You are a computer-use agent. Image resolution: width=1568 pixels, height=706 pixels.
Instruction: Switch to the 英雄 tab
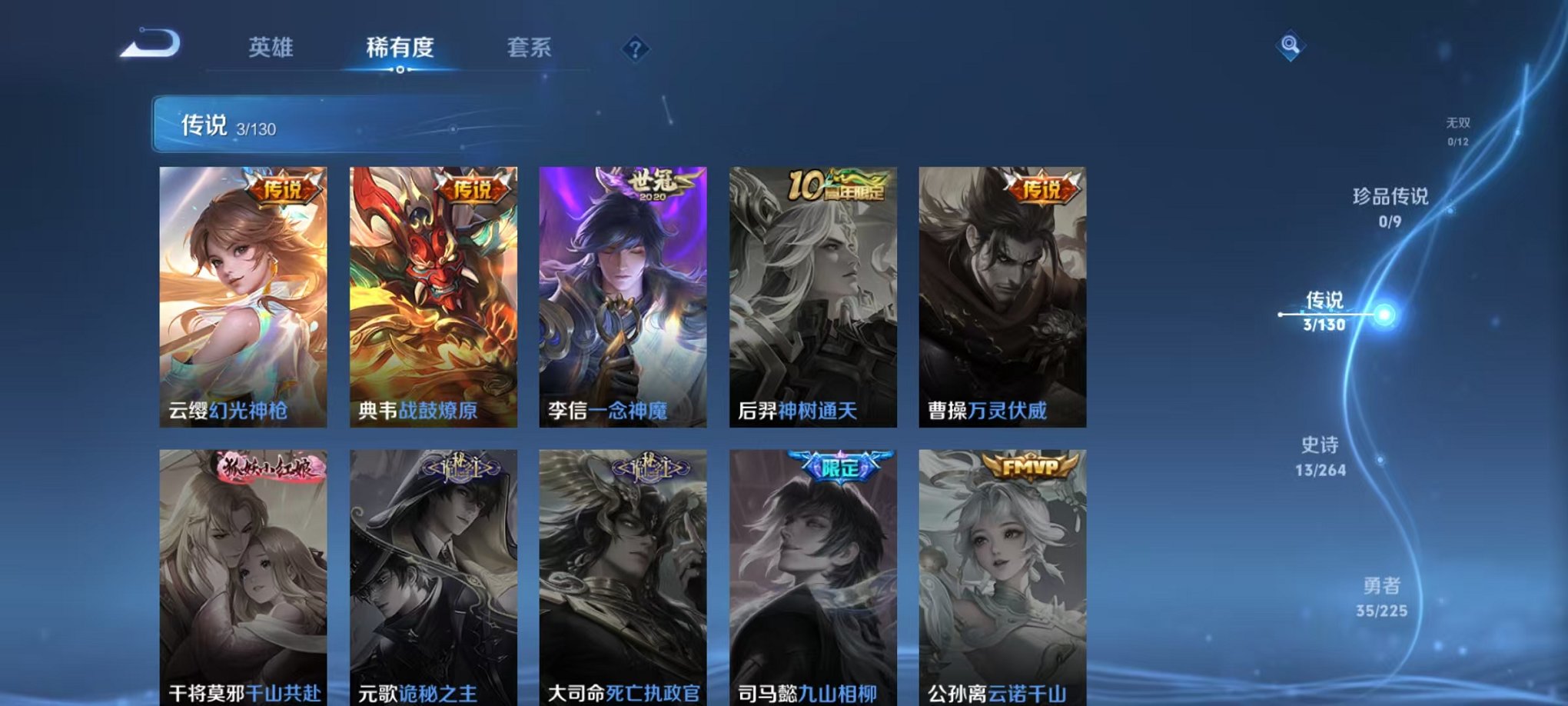tap(271, 48)
